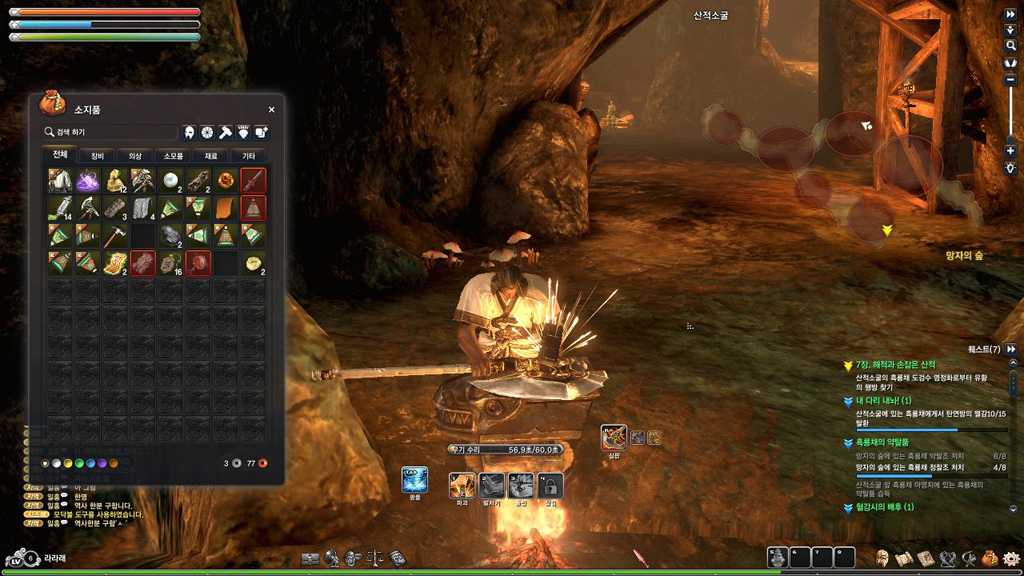Select the hammer item in the inventory
Viewport: 1024px width, 576px height.
click(116, 236)
